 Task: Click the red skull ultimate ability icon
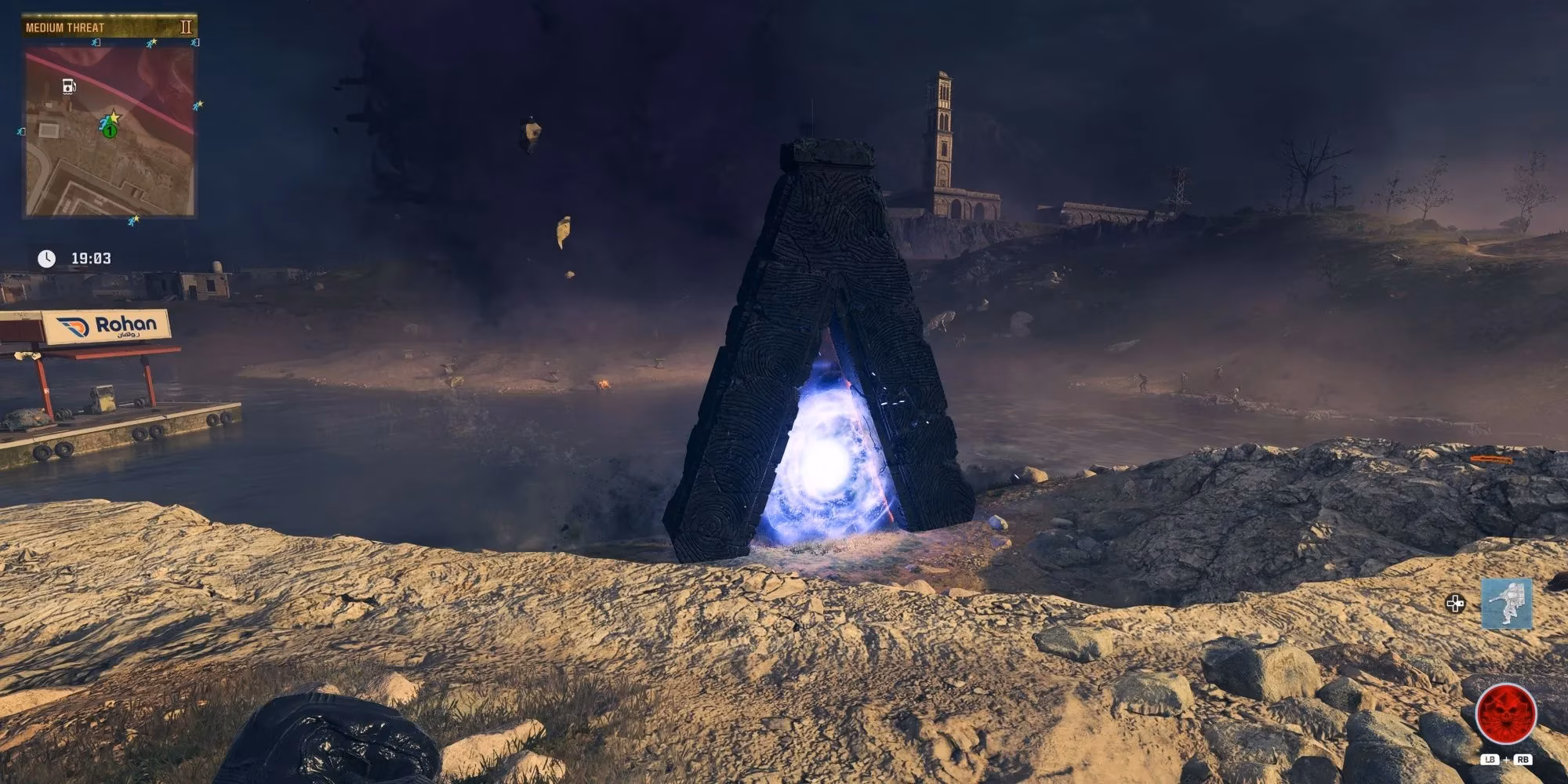tap(1506, 712)
